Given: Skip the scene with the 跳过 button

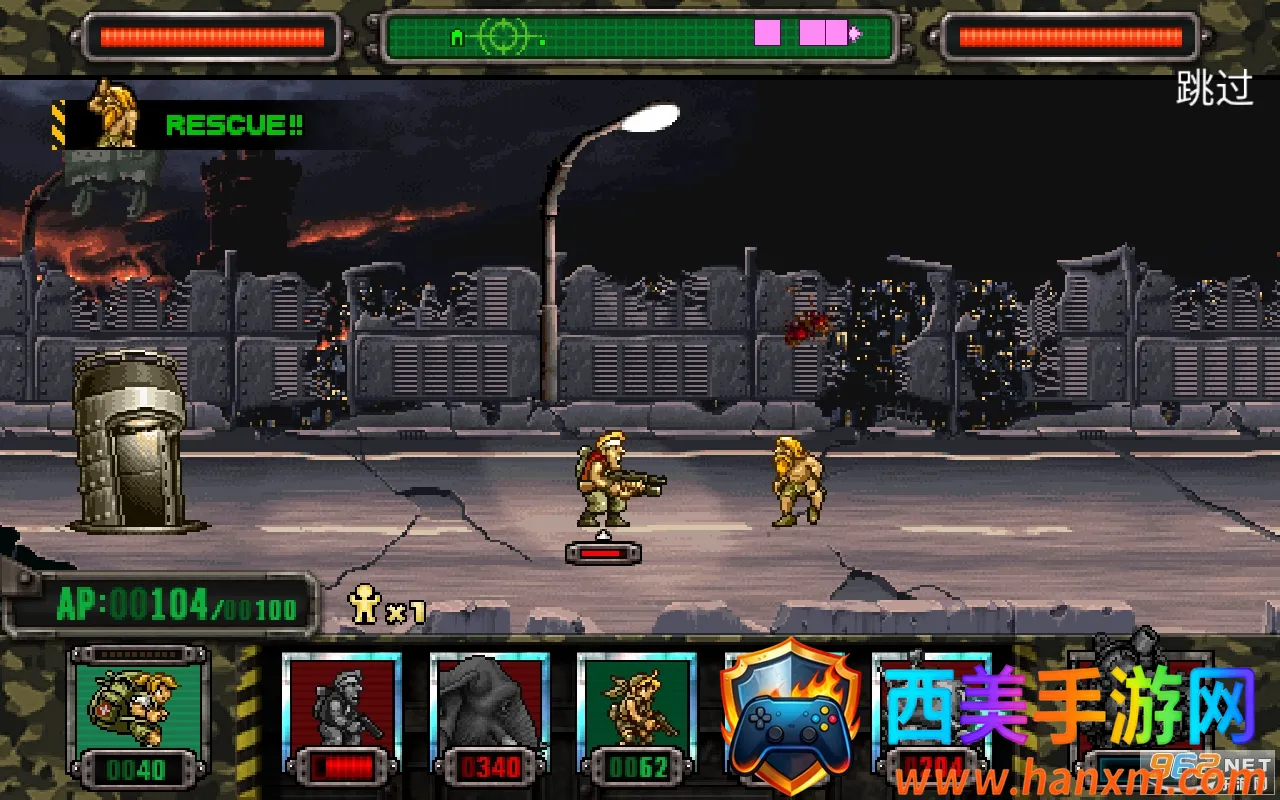Looking at the screenshot, I should pyautogui.click(x=1214, y=88).
